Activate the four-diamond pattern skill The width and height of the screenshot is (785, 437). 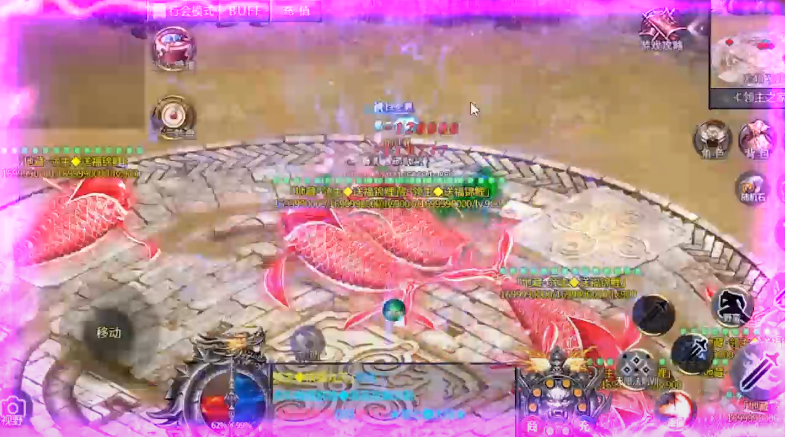click(x=636, y=367)
